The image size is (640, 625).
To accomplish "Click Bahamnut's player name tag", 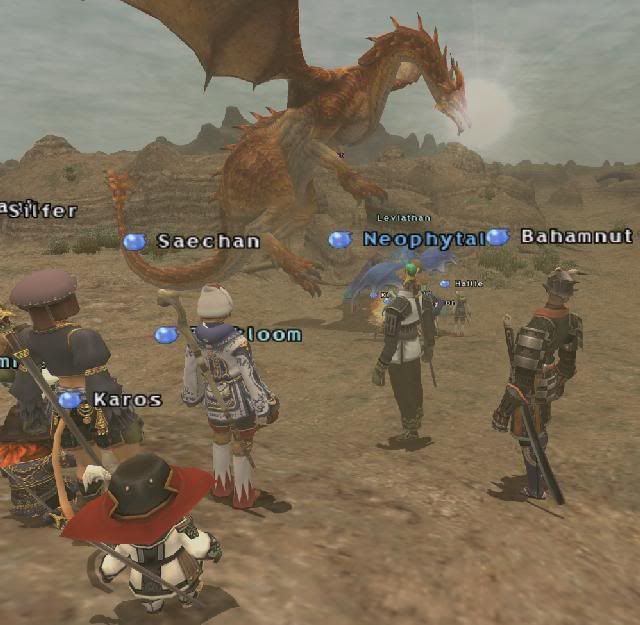I will tap(576, 237).
